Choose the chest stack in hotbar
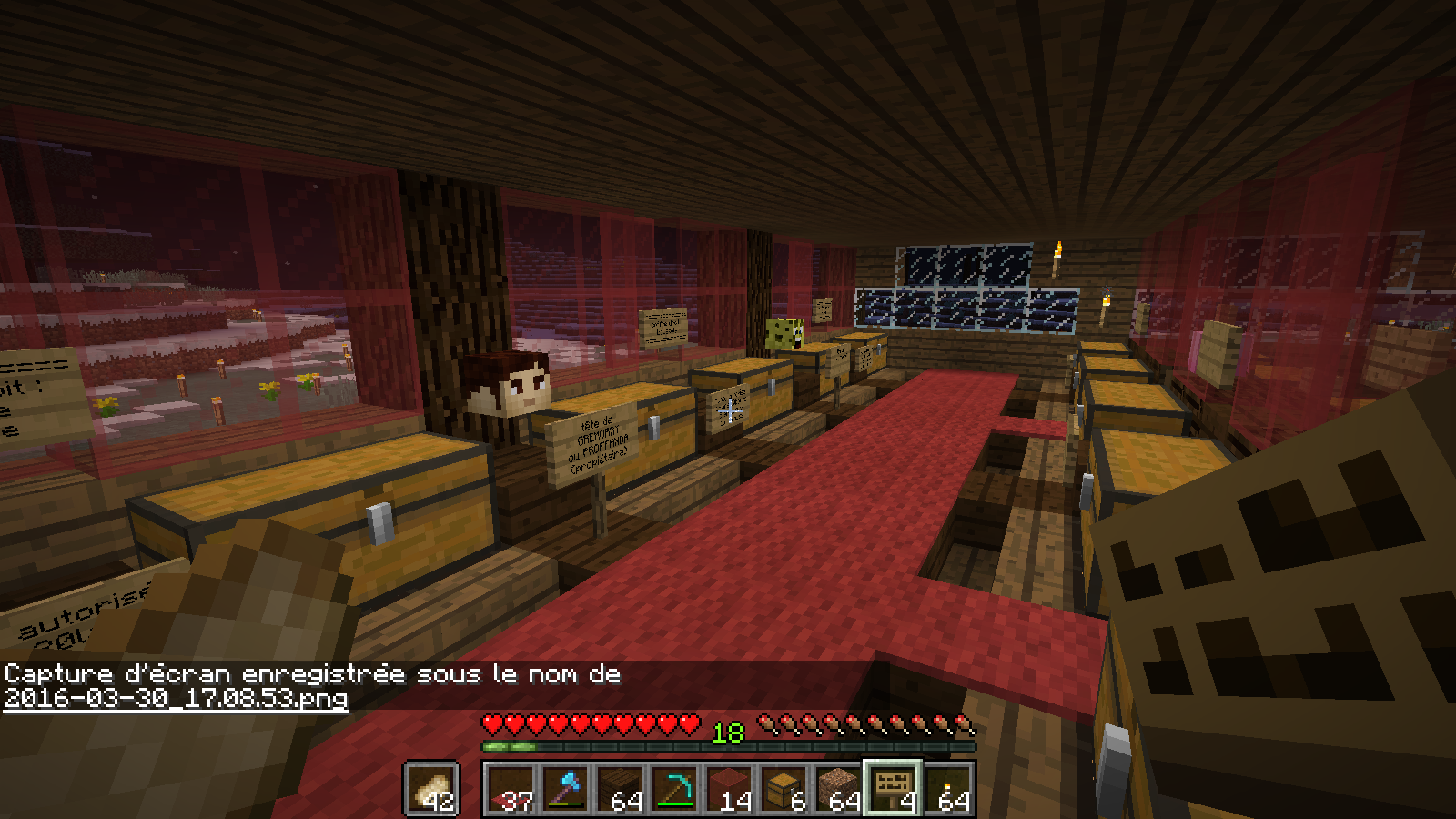Image resolution: width=1456 pixels, height=819 pixels. point(784,789)
